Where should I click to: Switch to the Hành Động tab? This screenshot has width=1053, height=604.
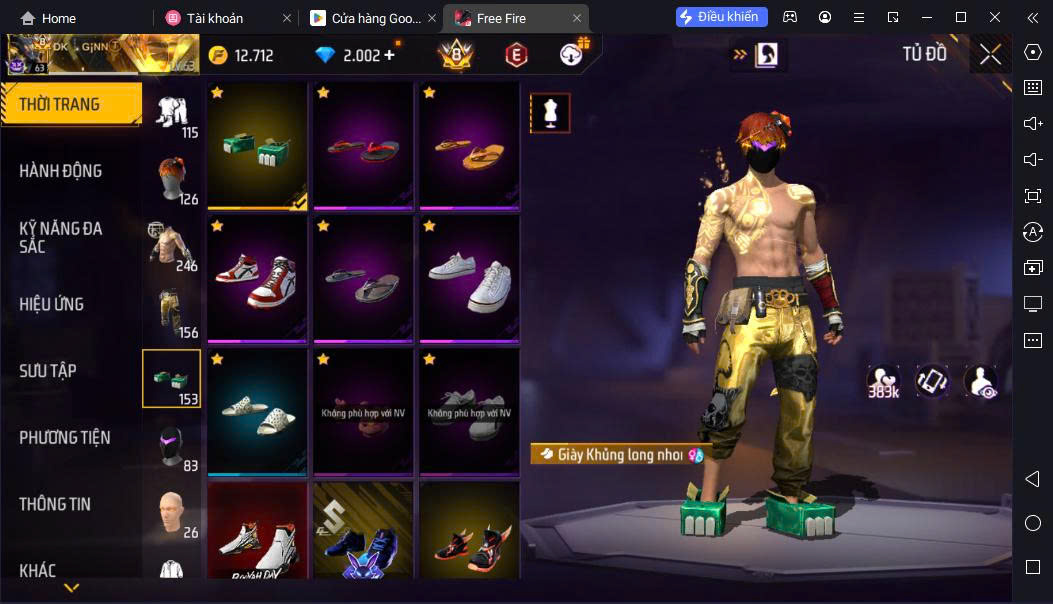[x=61, y=171]
